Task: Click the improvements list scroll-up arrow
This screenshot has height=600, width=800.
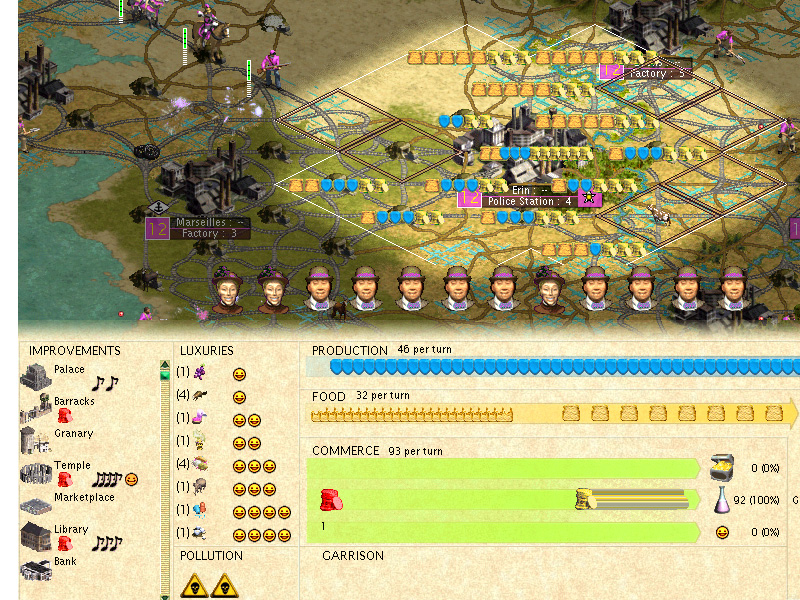Action: (165, 365)
